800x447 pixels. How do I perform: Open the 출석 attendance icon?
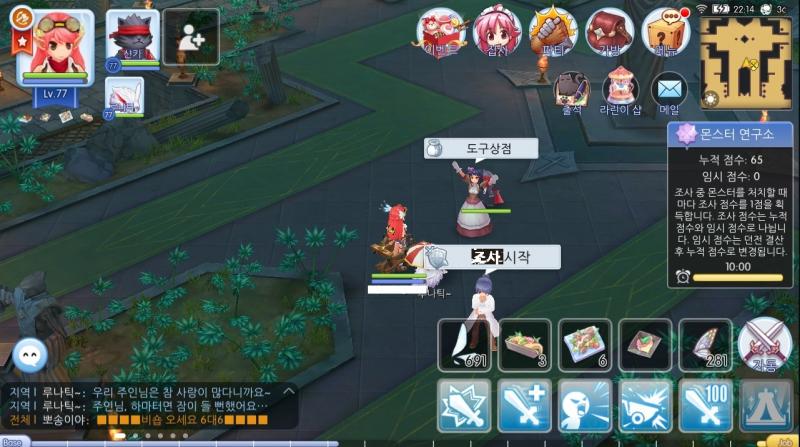pyautogui.click(x=571, y=92)
